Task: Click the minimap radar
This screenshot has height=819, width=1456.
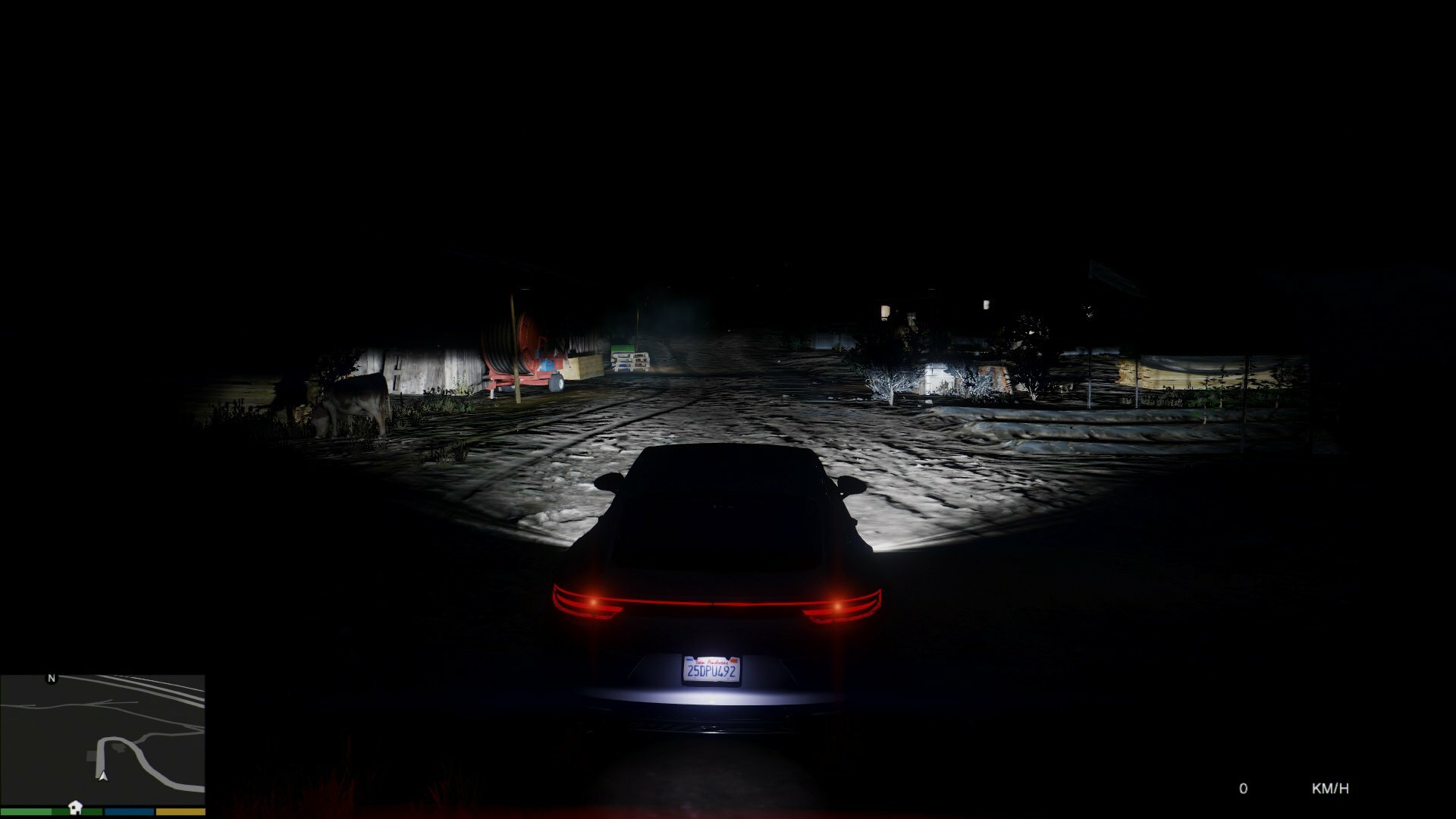Action: [x=102, y=740]
